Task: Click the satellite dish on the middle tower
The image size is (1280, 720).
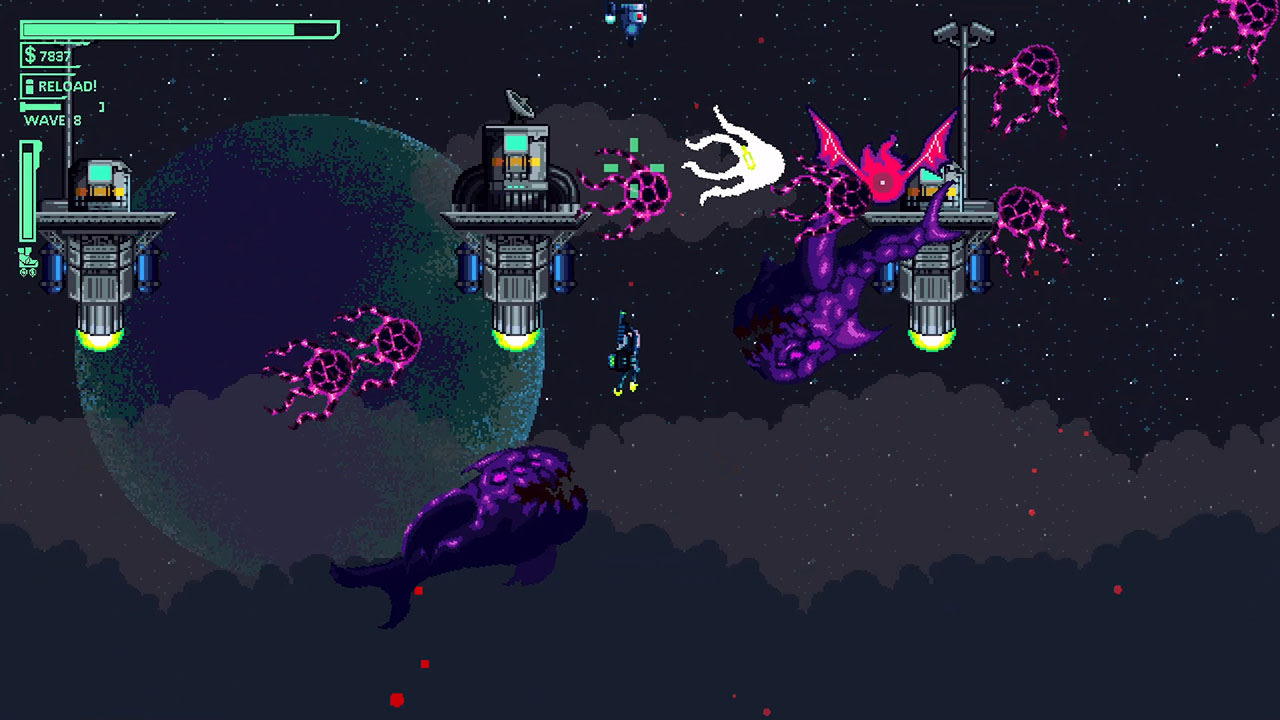Action: (x=517, y=105)
